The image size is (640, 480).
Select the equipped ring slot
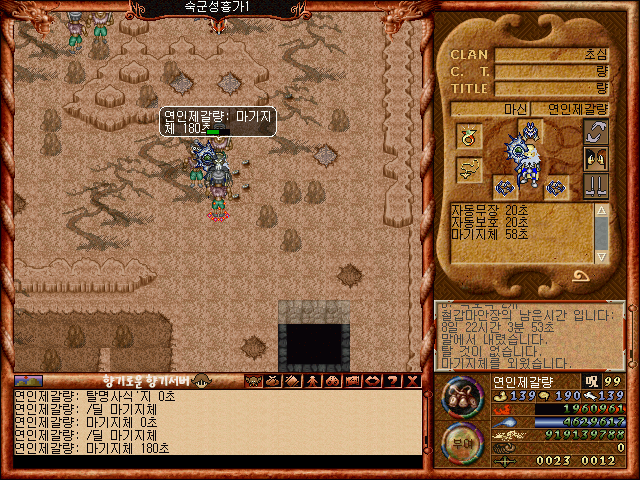pyautogui.click(x=468, y=134)
